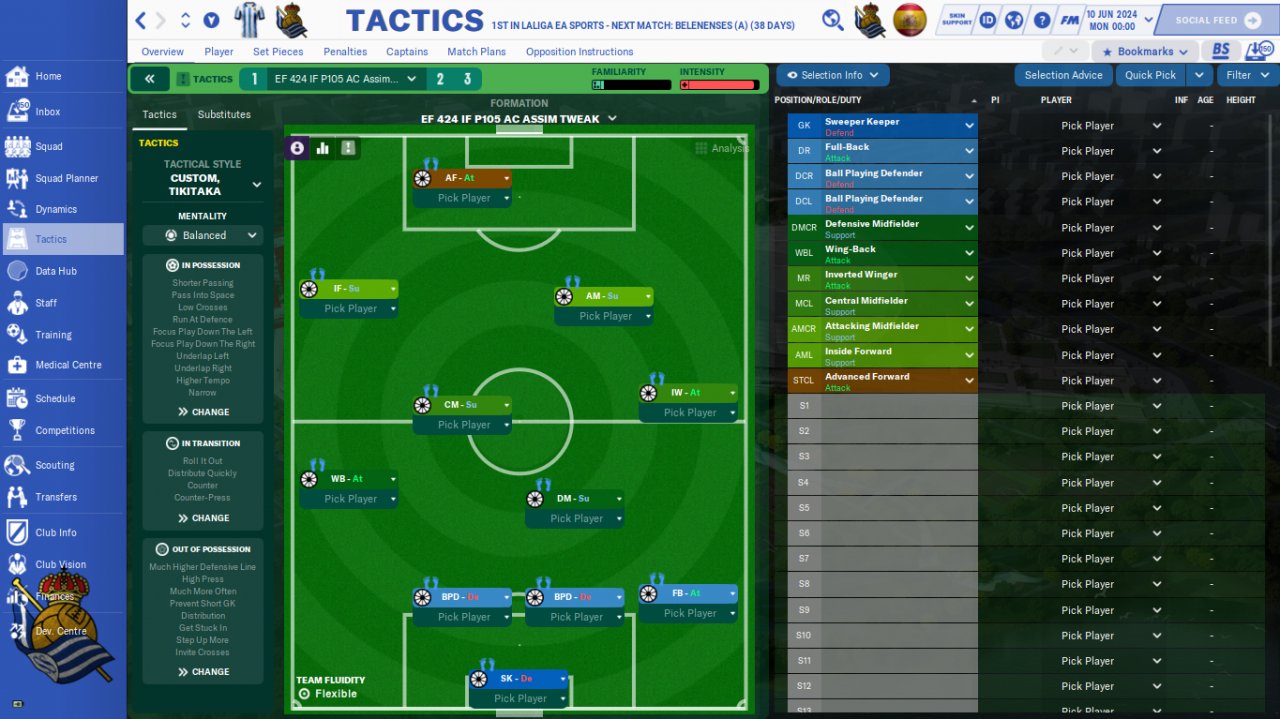Open the Filter dropdown

(x=1246, y=75)
